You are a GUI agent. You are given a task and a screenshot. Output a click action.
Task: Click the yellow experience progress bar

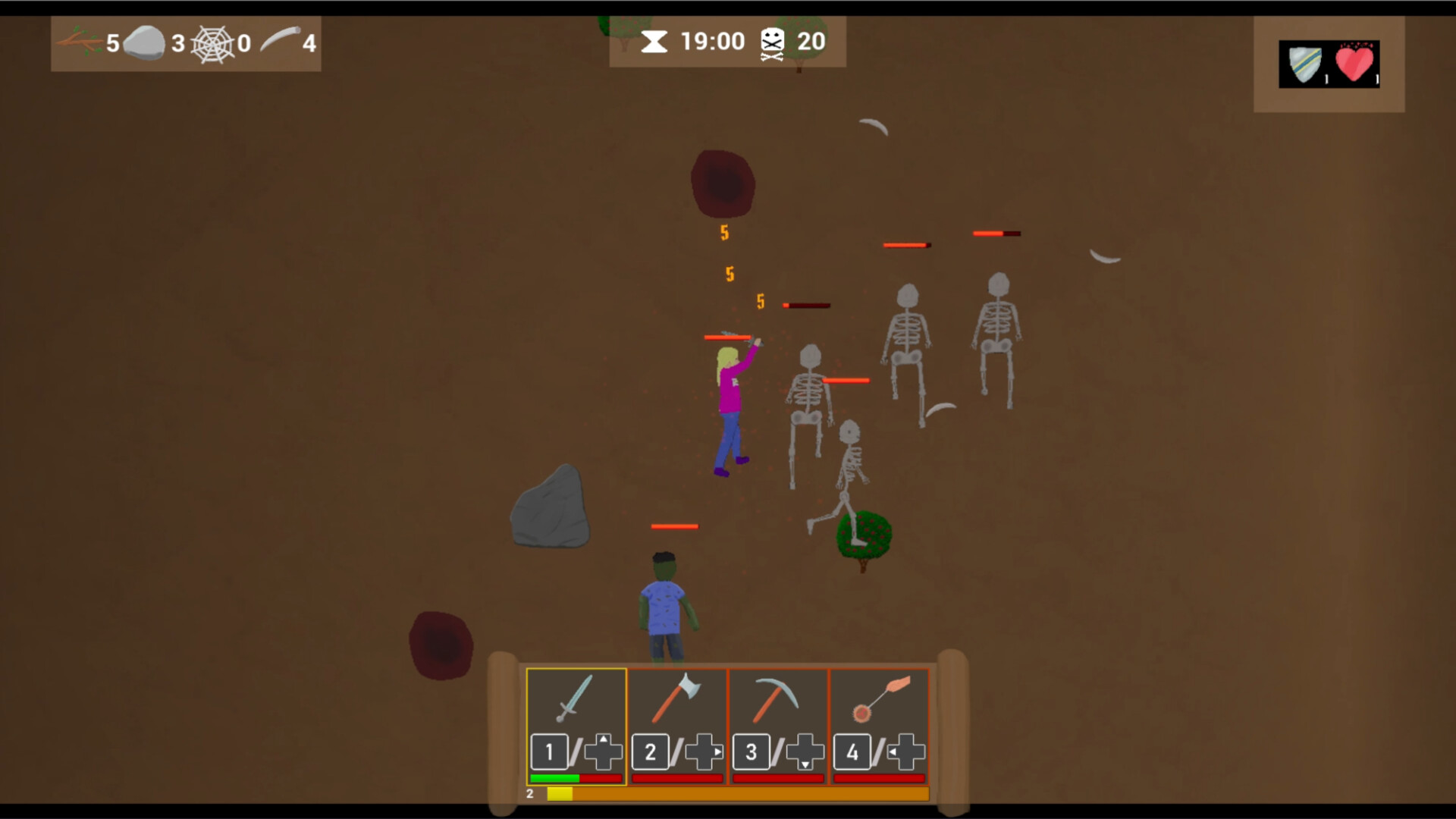tap(561, 793)
